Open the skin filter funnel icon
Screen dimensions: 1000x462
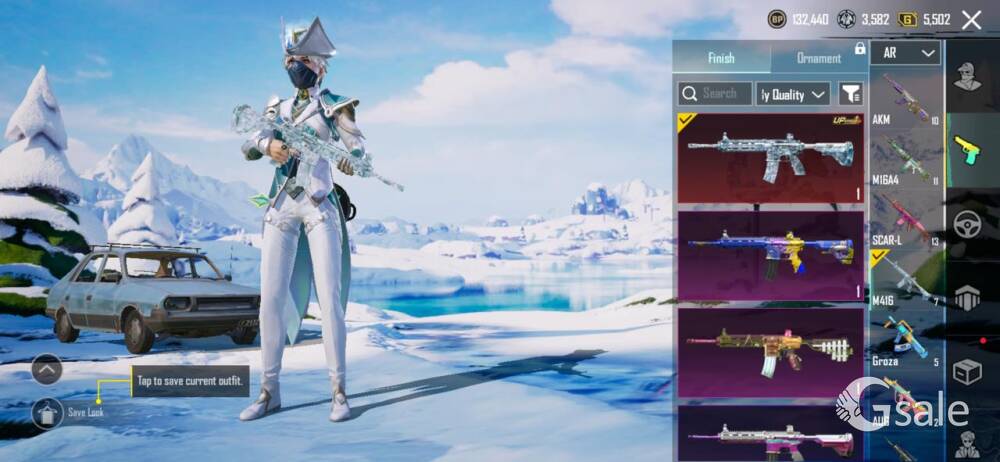851,94
